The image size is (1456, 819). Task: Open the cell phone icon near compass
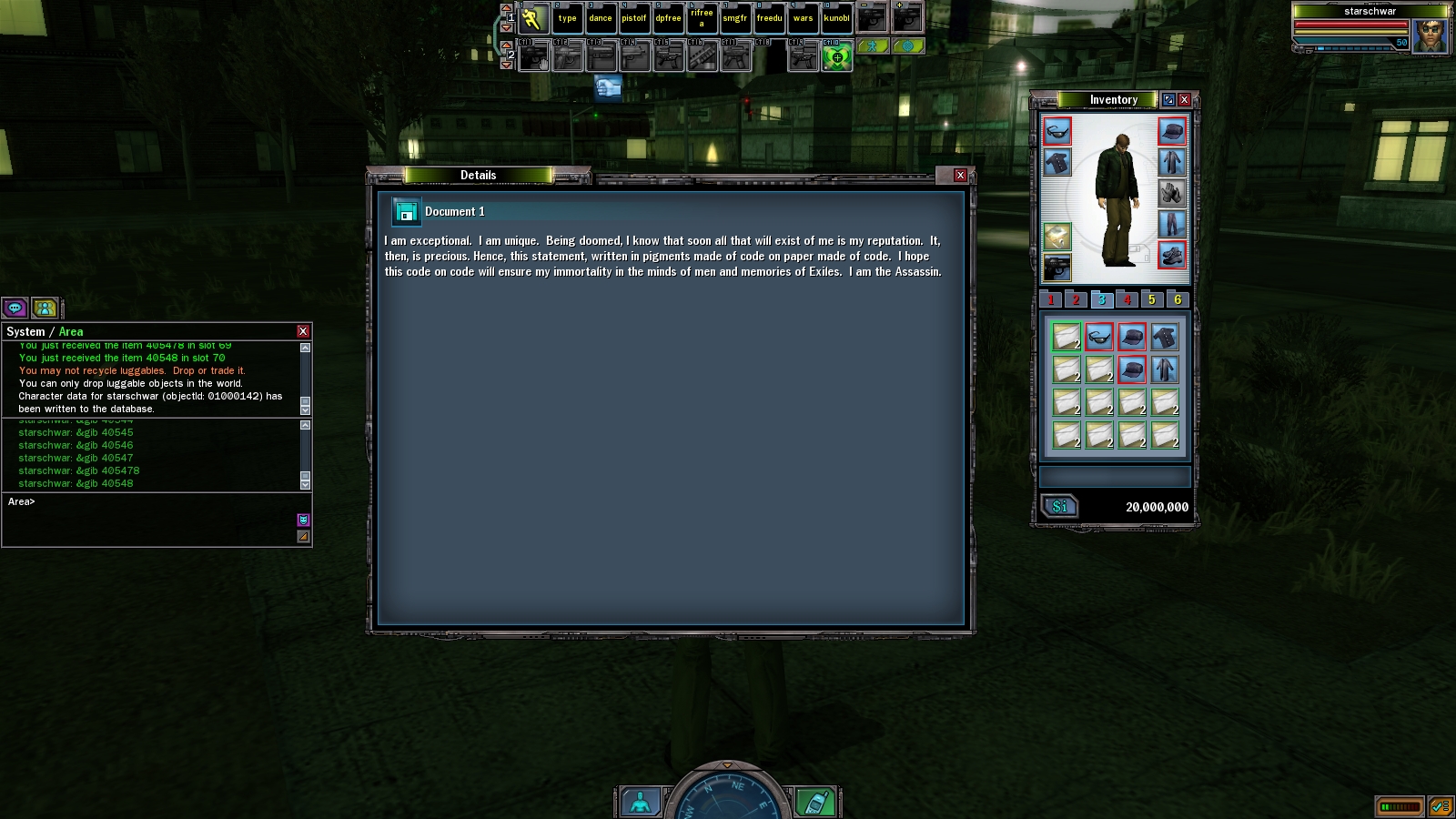[815, 803]
